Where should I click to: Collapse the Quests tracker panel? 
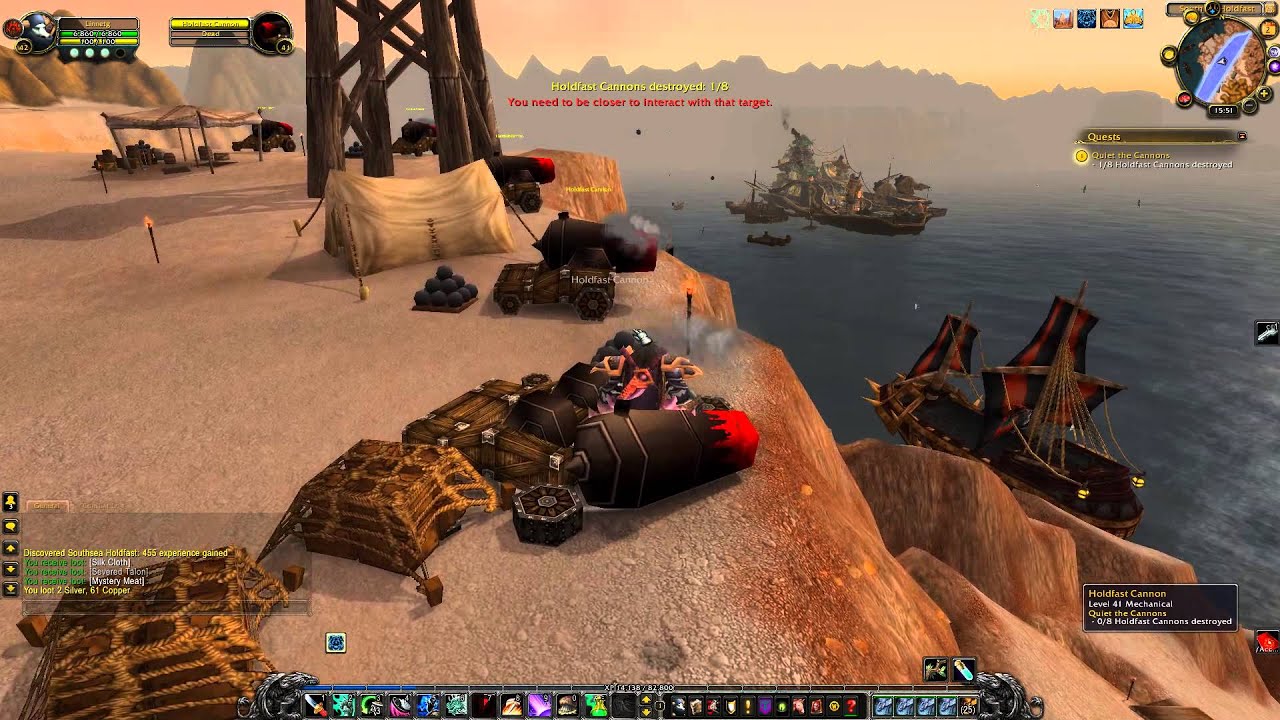(1242, 136)
